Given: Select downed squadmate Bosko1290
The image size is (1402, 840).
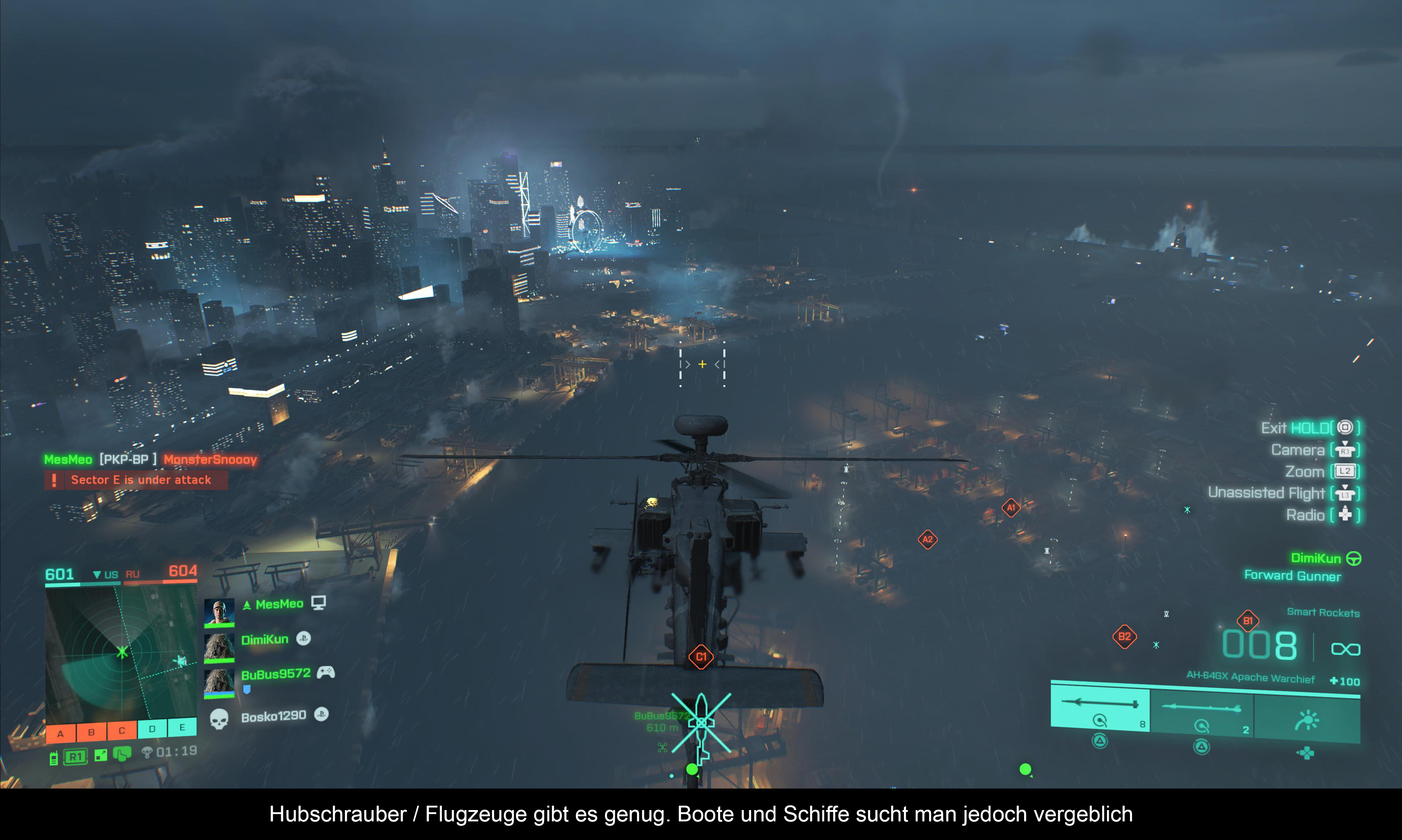Looking at the screenshot, I should (x=273, y=717).
